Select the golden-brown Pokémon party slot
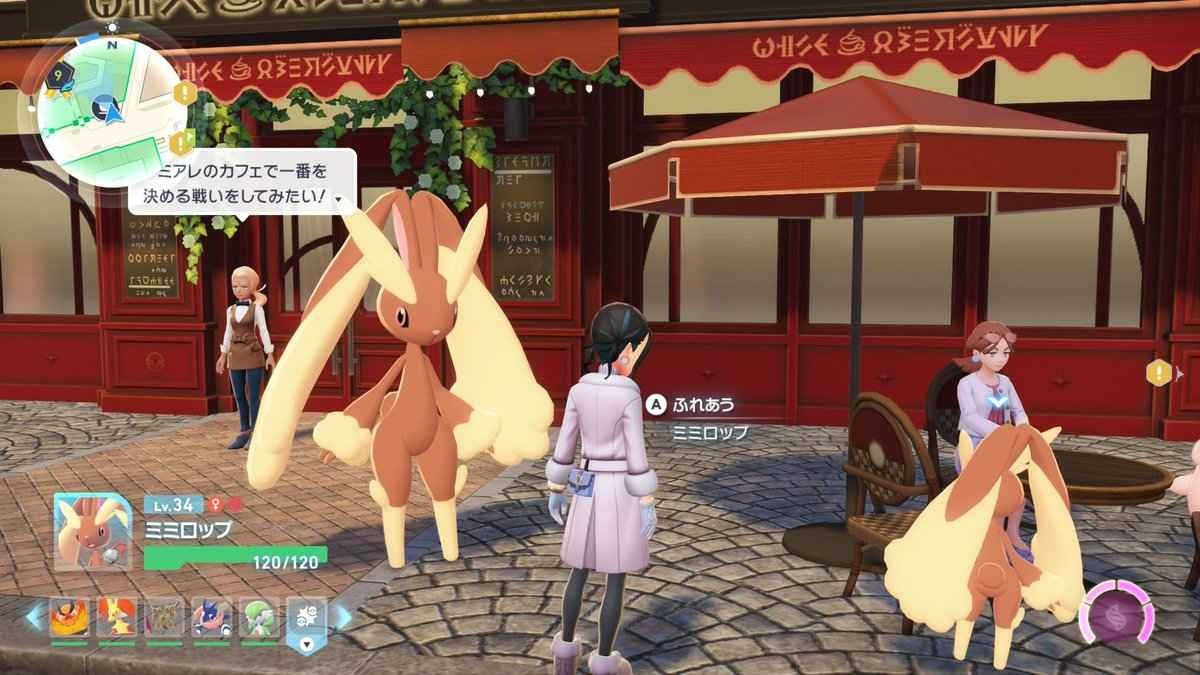 pos(163,619)
